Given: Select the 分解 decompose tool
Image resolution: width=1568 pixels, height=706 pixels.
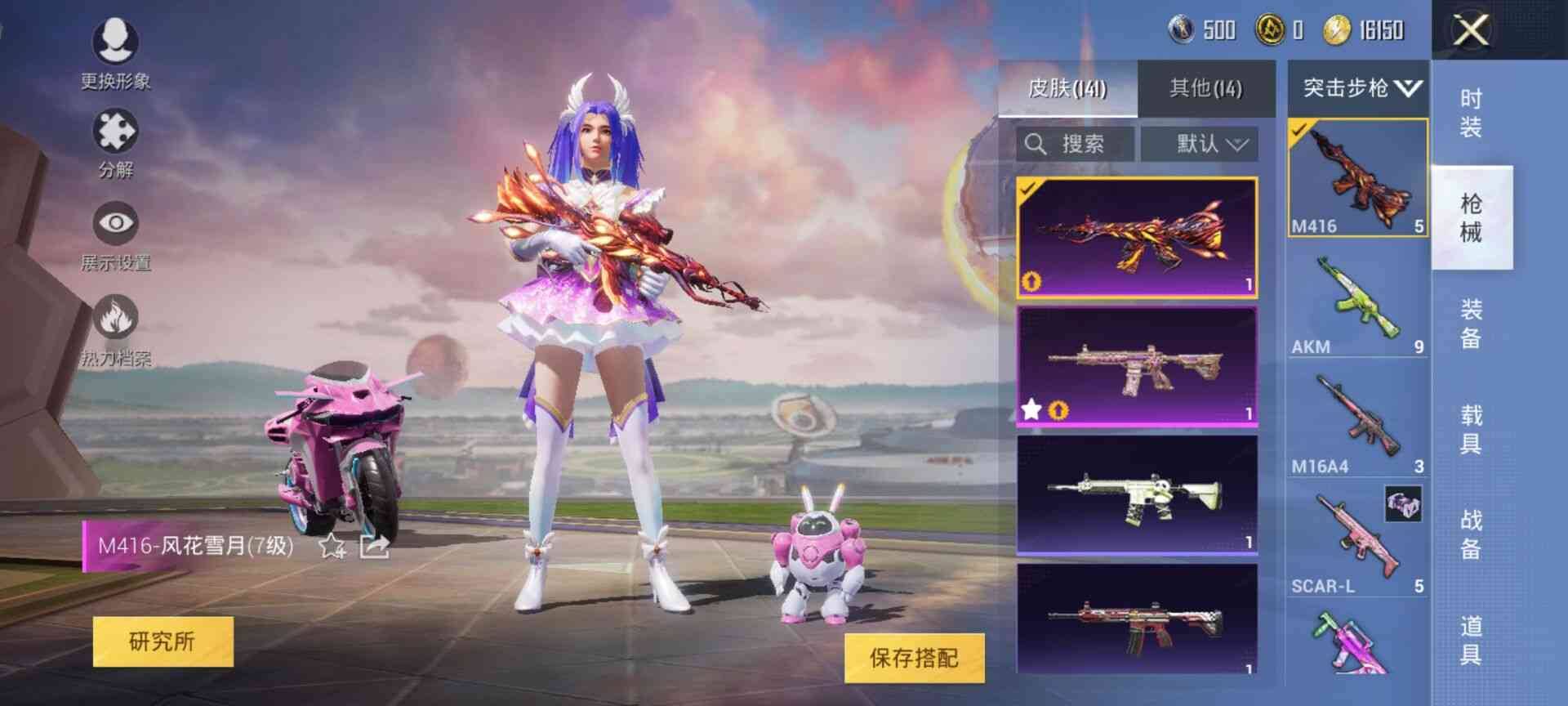Looking at the screenshot, I should [117, 139].
